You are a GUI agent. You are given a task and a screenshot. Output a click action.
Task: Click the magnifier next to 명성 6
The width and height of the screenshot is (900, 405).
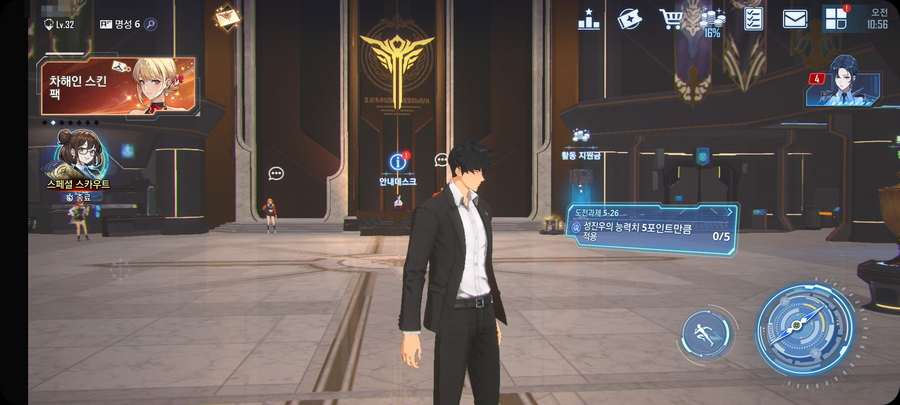(151, 24)
